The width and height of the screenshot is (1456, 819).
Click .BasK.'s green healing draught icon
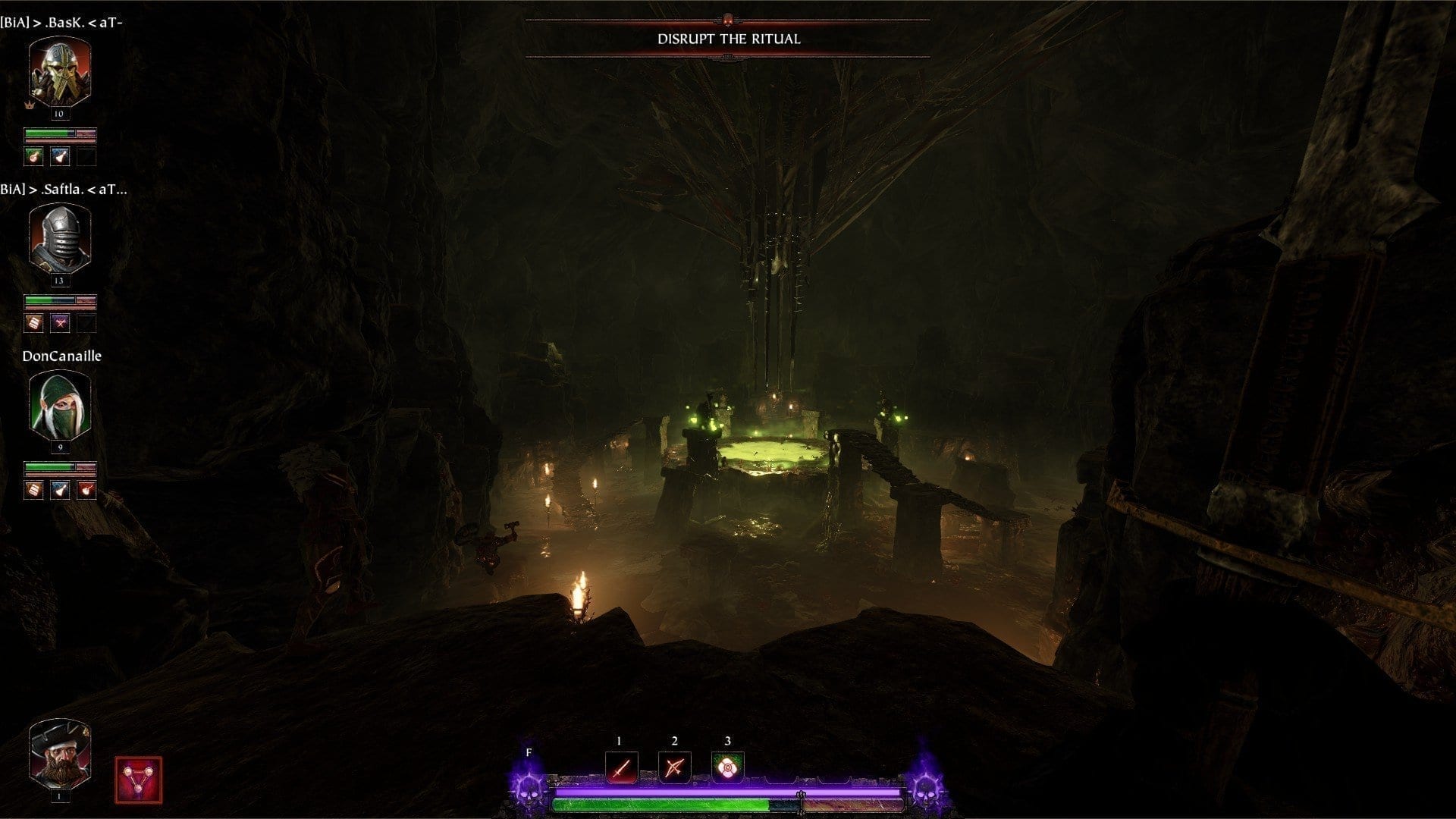pyautogui.click(x=33, y=156)
